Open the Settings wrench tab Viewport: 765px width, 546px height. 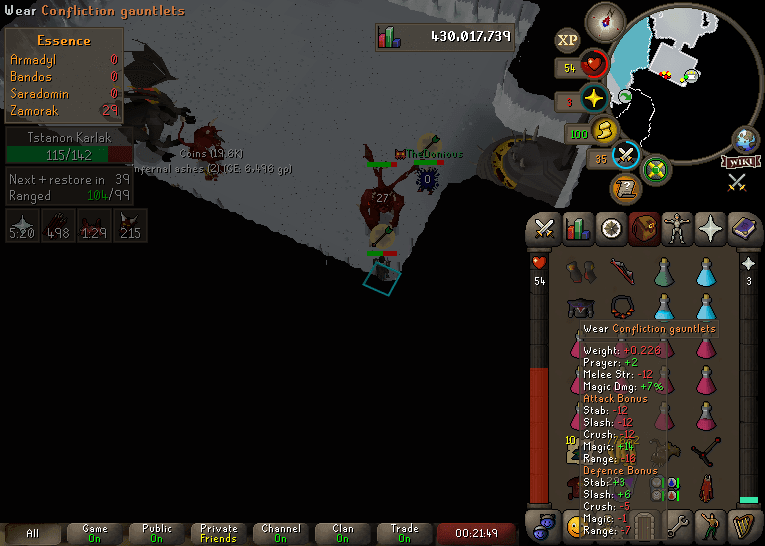(x=678, y=523)
